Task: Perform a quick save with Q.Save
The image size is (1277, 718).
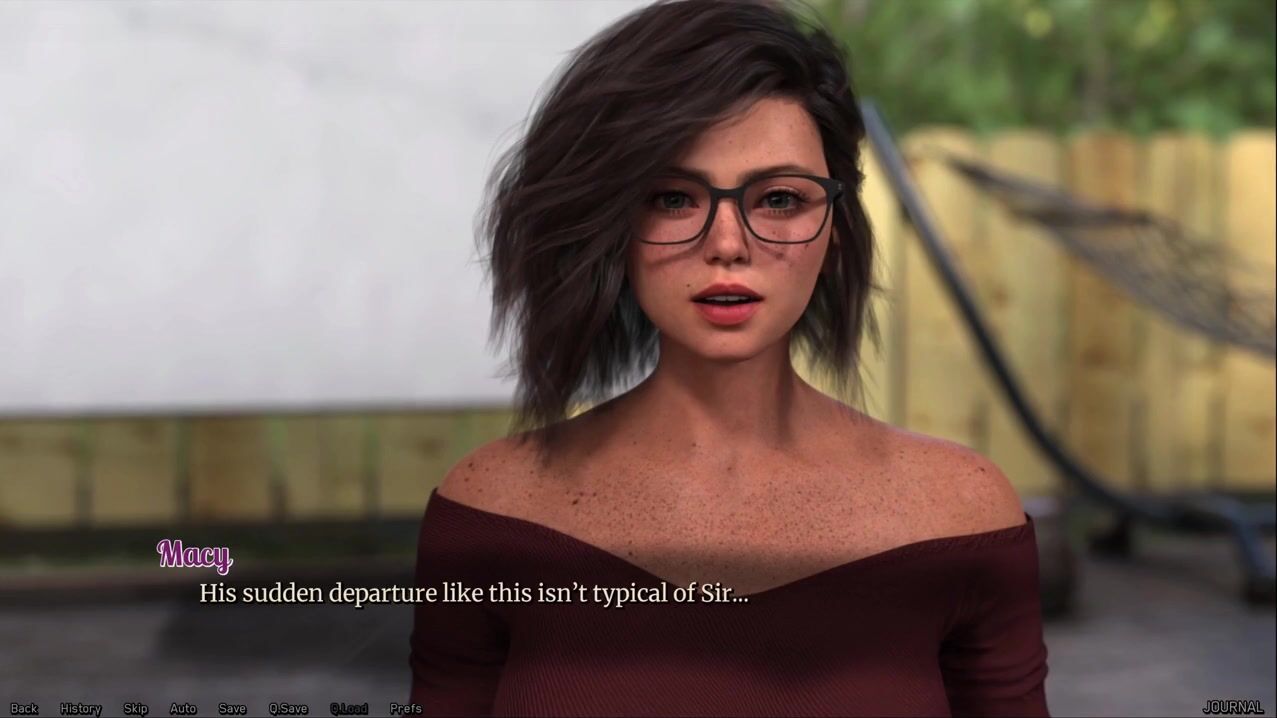Action: pos(288,709)
